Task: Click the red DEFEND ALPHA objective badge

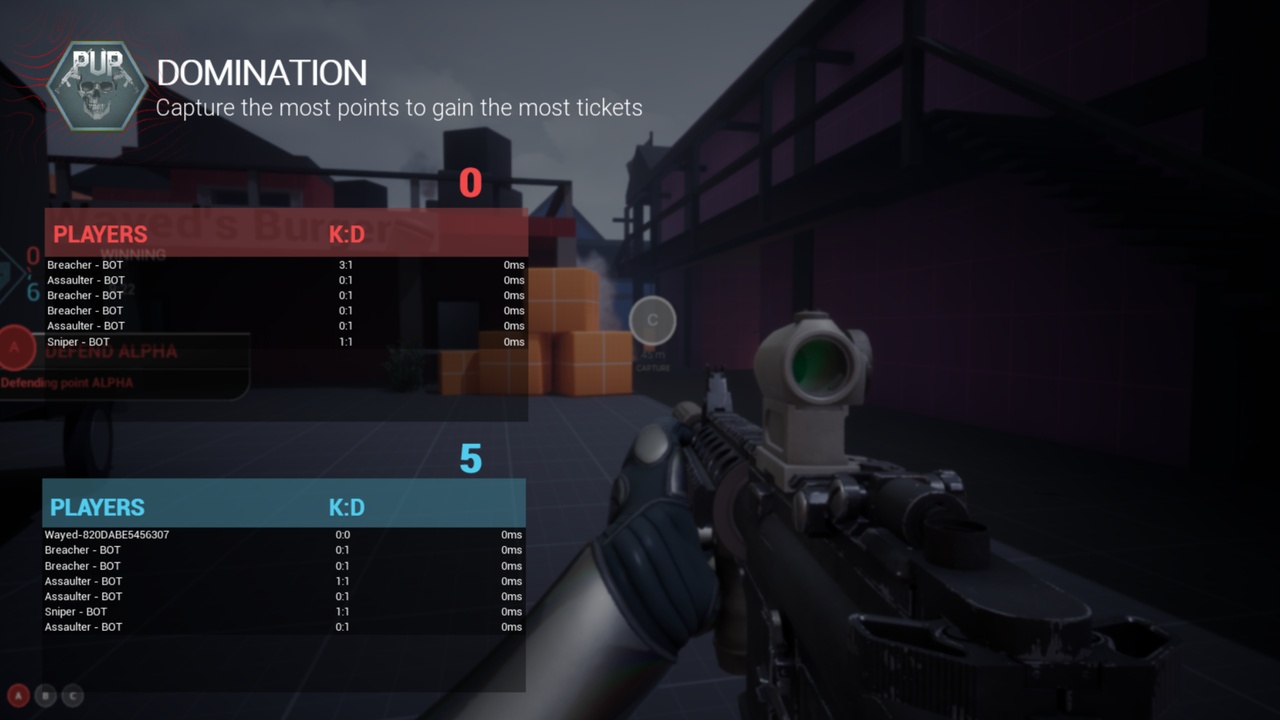Action: coord(14,348)
